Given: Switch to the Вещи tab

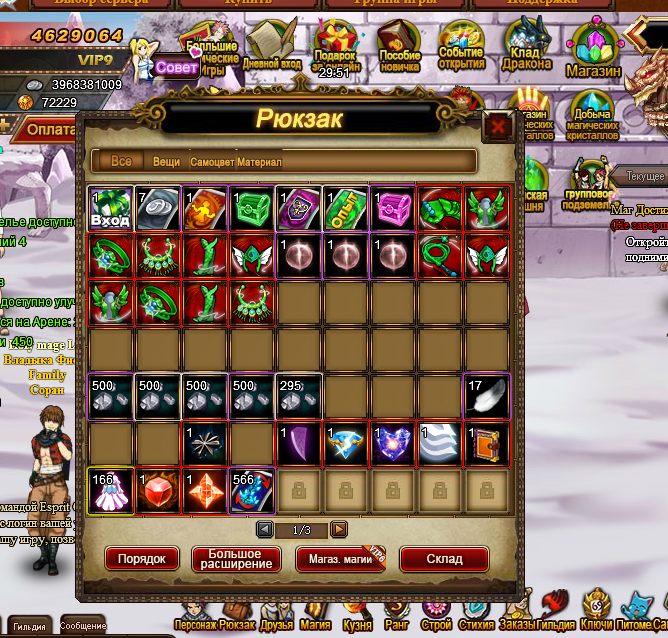Looking at the screenshot, I should pyautogui.click(x=167, y=162).
